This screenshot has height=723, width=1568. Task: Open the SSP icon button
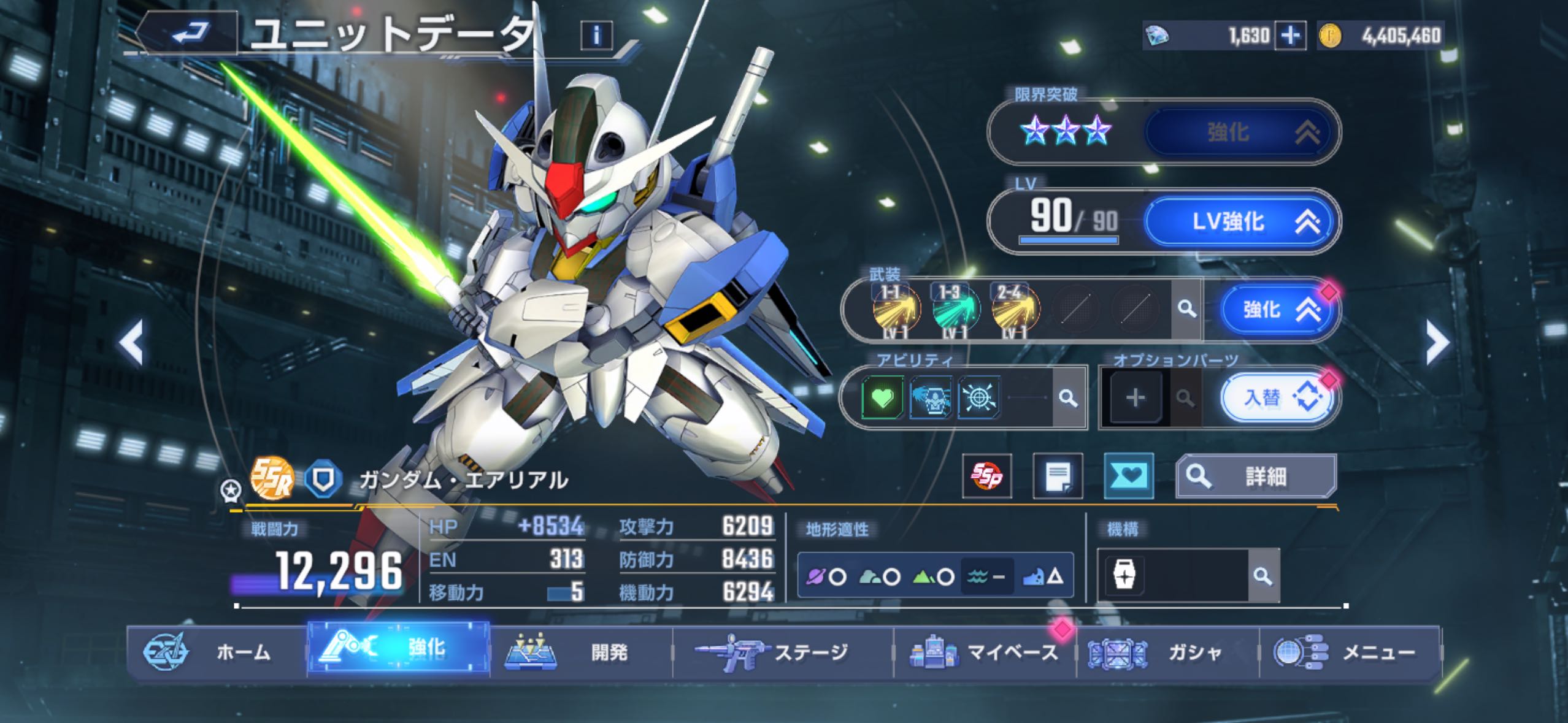(x=986, y=476)
